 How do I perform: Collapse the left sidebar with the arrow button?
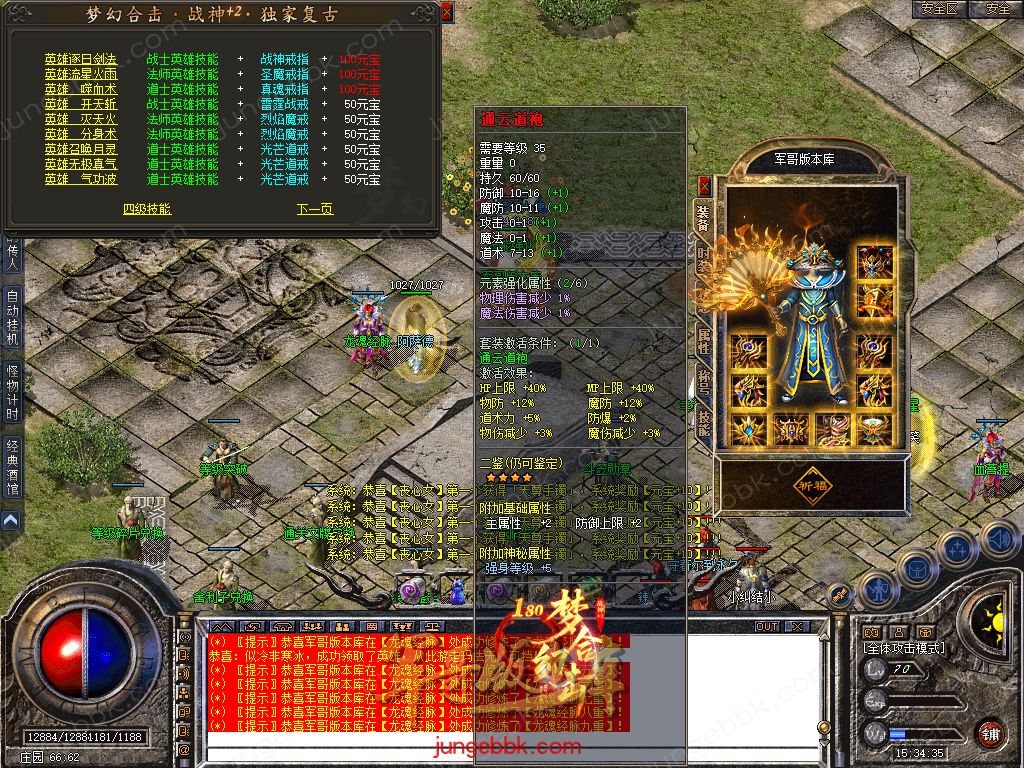(10, 521)
